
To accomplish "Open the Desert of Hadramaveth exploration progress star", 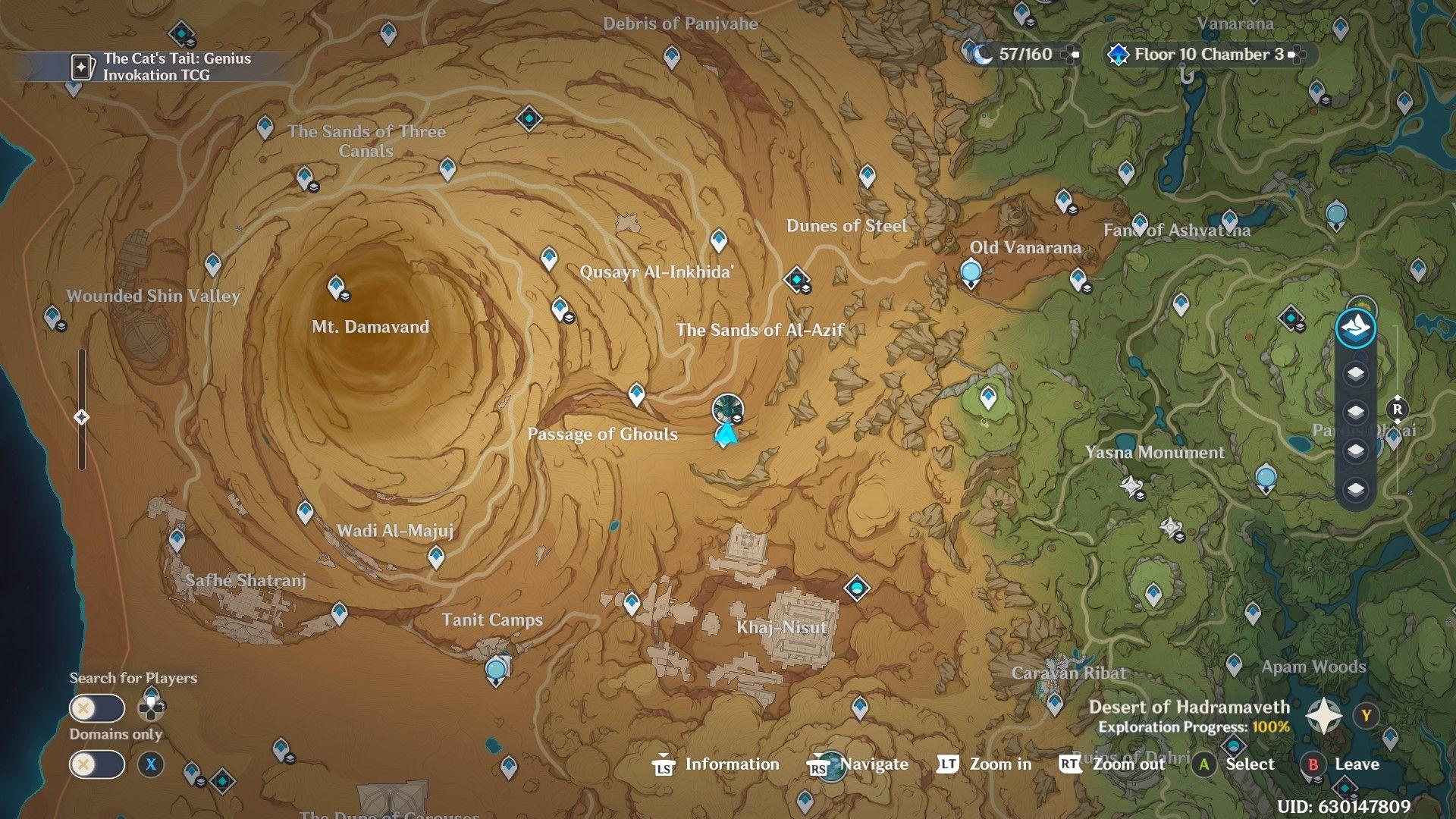I will [1323, 715].
